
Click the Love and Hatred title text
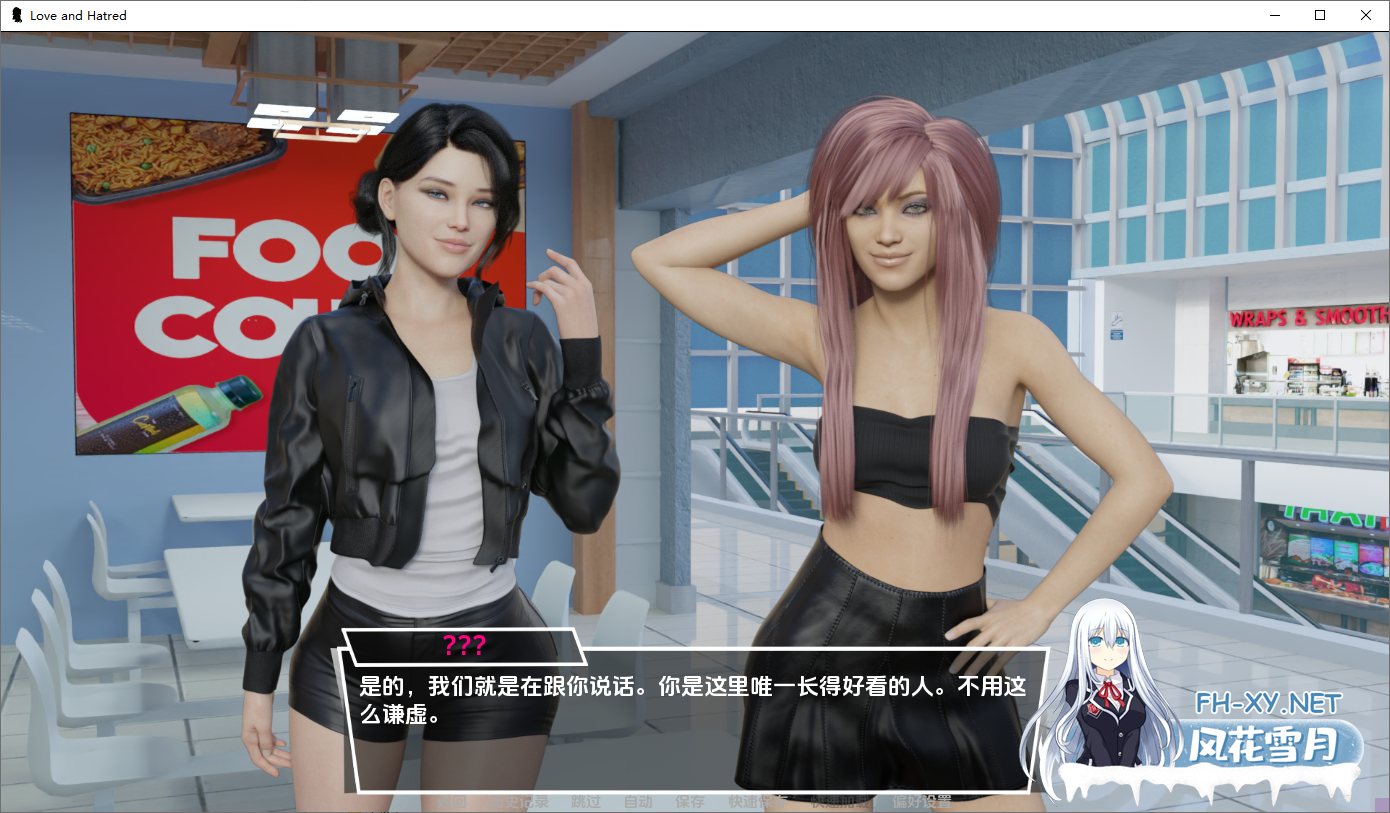point(77,15)
